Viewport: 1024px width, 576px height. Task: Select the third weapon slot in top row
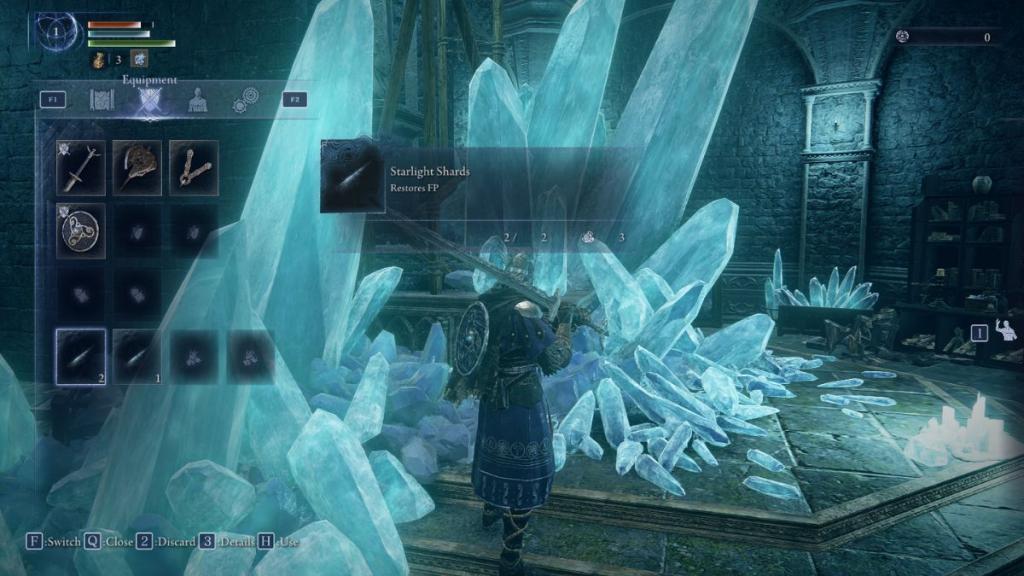point(194,167)
